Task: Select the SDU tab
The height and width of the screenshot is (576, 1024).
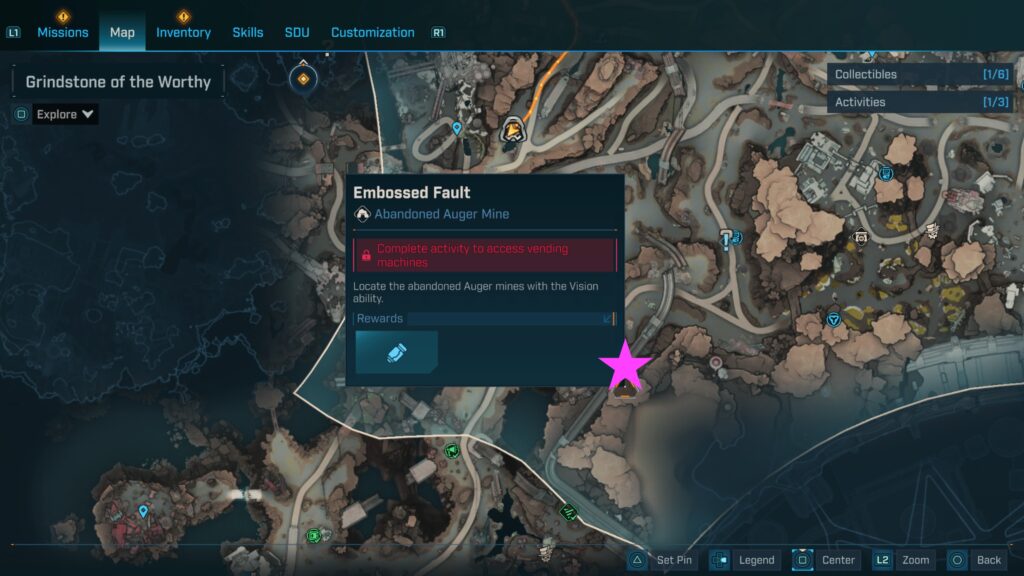Action: pos(297,32)
